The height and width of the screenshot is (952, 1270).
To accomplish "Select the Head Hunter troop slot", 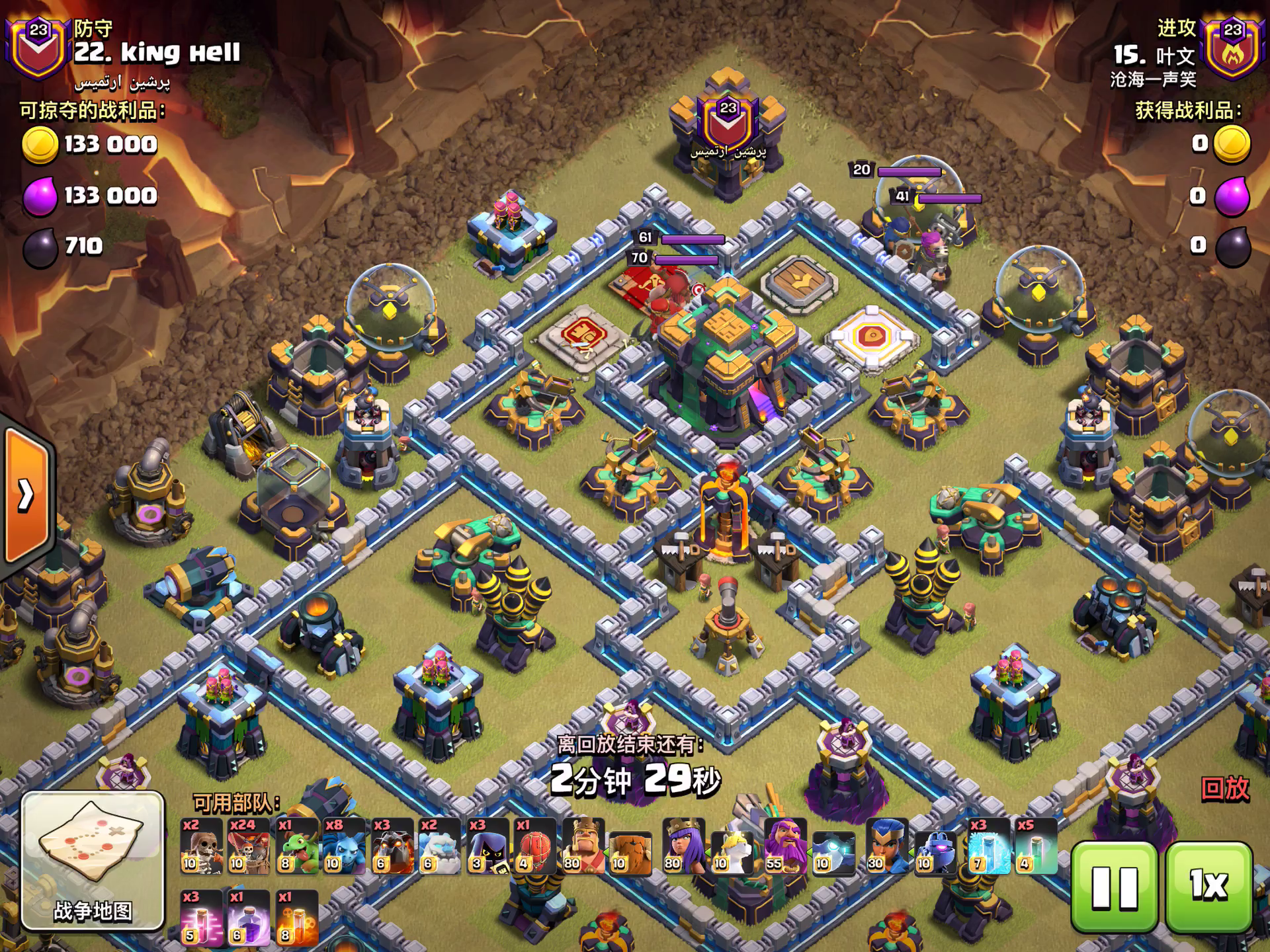I will pos(487,846).
